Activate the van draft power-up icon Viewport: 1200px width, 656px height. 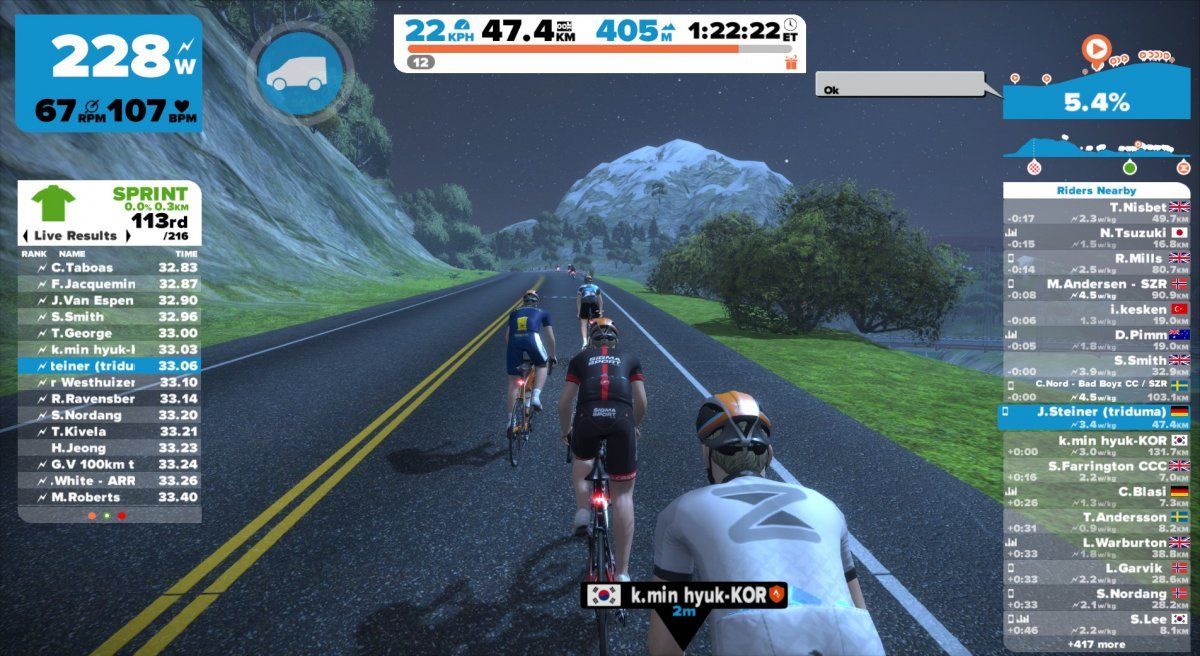300,72
